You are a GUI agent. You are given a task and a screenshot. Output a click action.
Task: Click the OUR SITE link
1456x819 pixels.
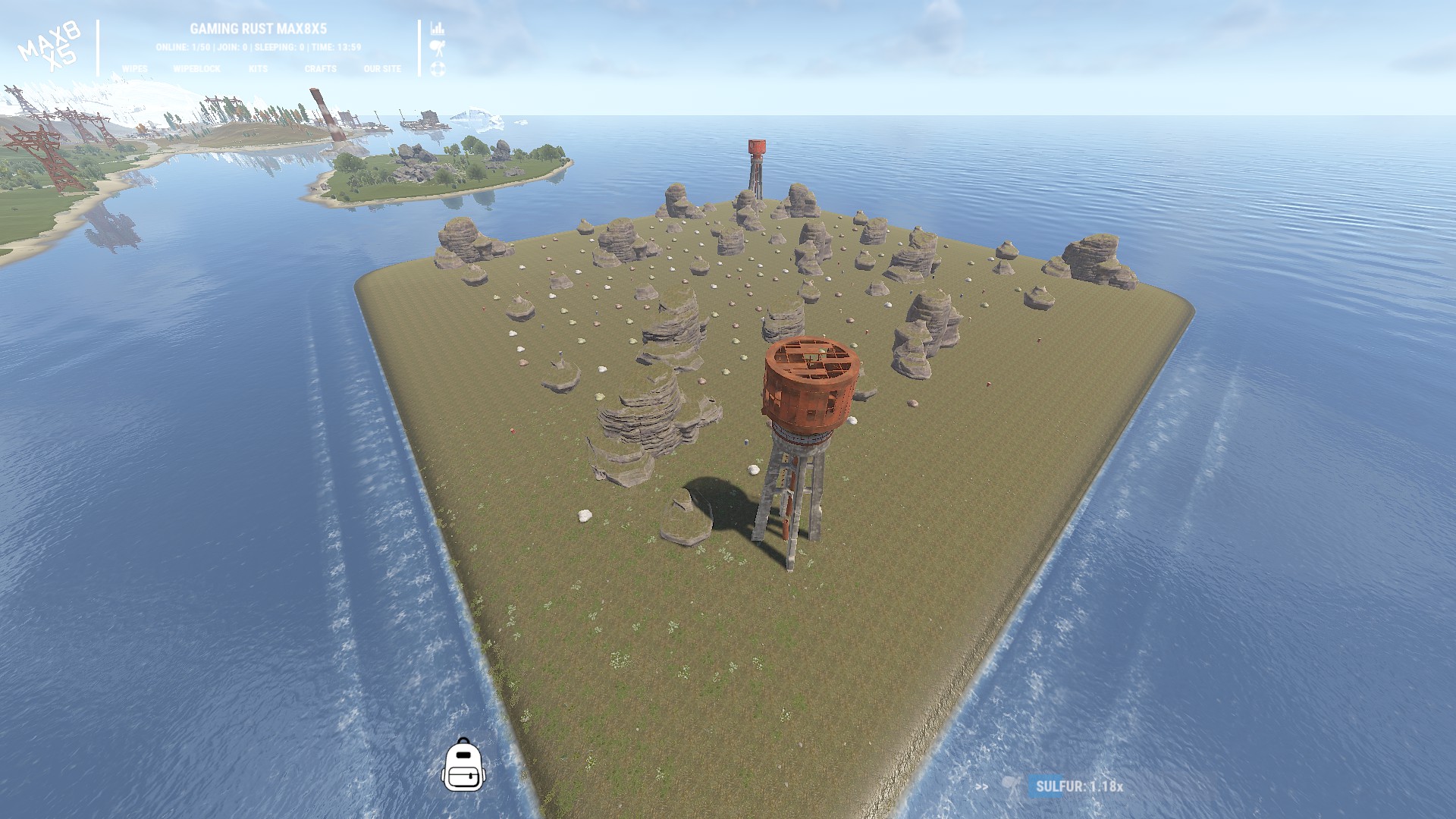click(382, 69)
